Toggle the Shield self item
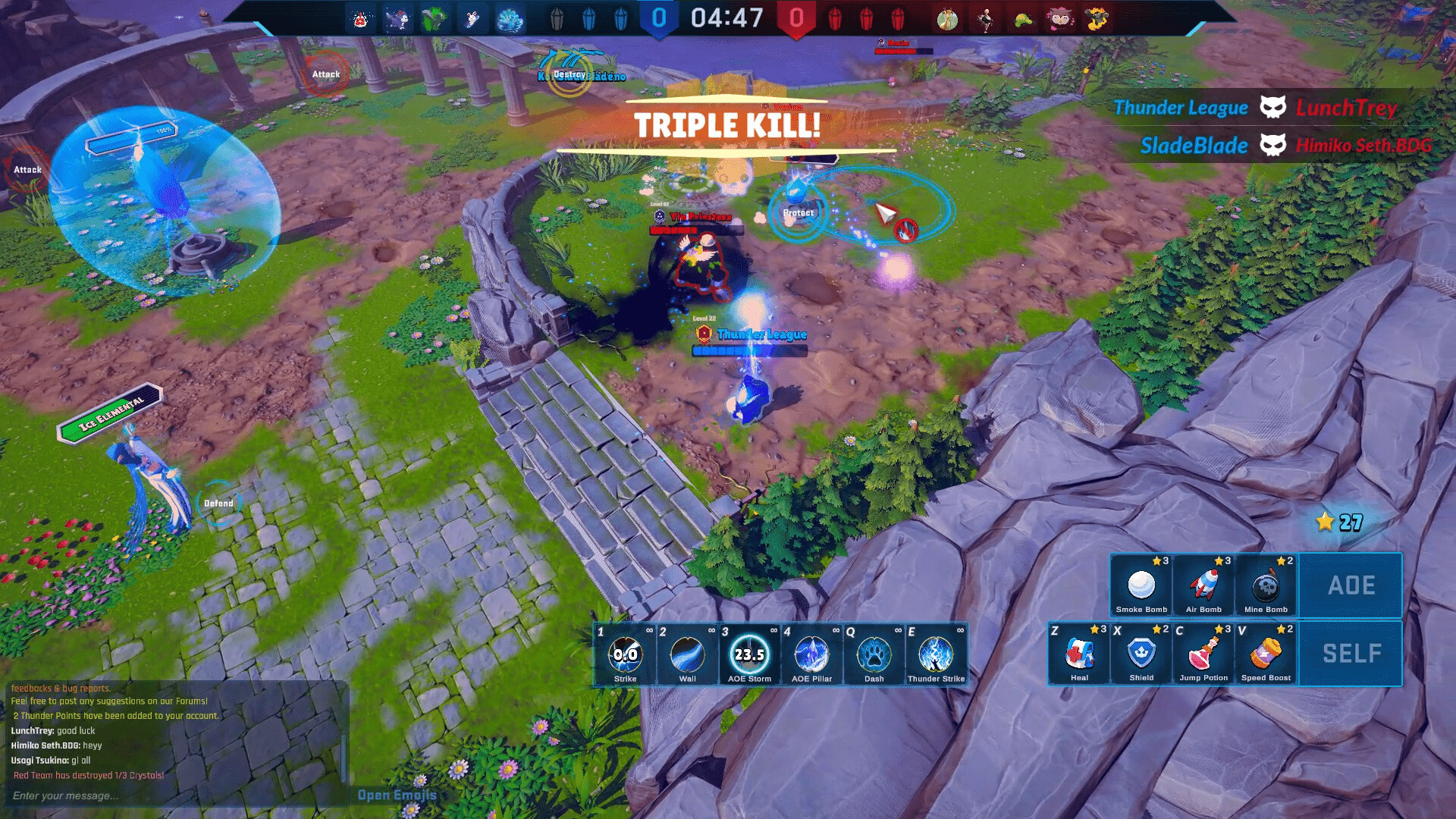This screenshot has width=1456, height=819. pos(1141,654)
